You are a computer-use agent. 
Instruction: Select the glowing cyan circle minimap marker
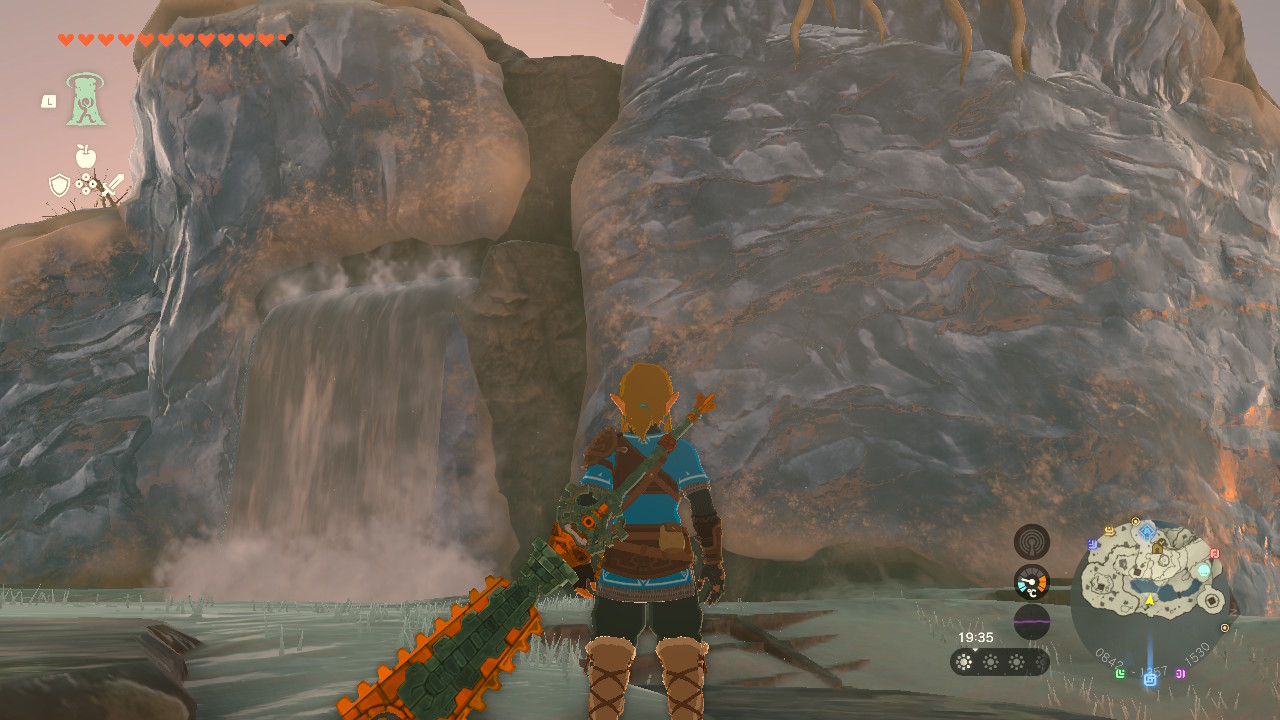click(x=1204, y=570)
